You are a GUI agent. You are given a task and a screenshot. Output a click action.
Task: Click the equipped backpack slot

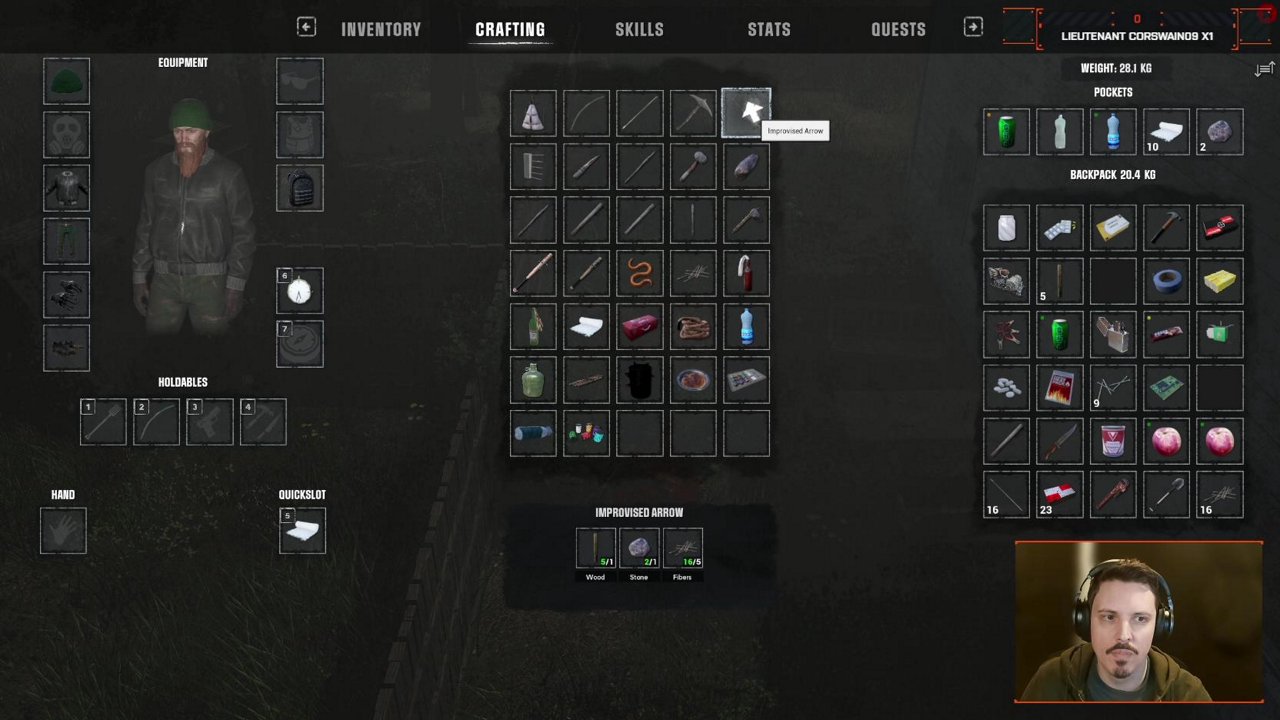click(x=300, y=188)
